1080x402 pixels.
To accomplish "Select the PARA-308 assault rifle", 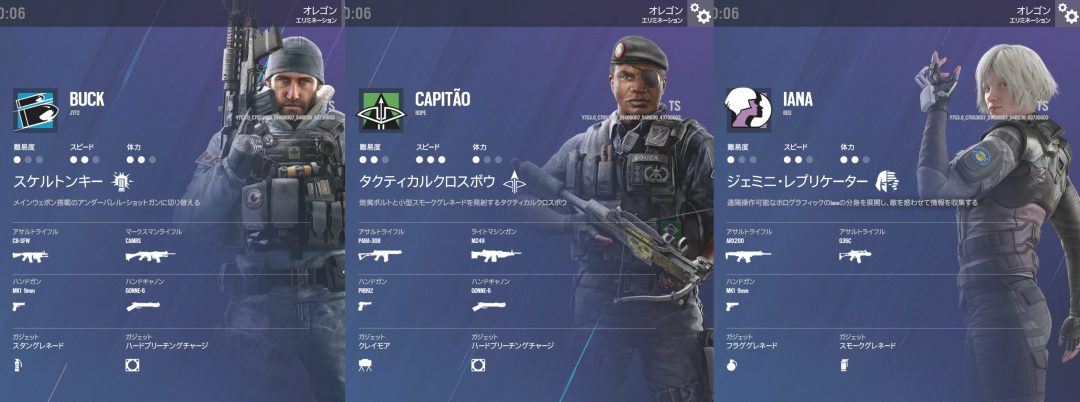I will pos(379,256).
